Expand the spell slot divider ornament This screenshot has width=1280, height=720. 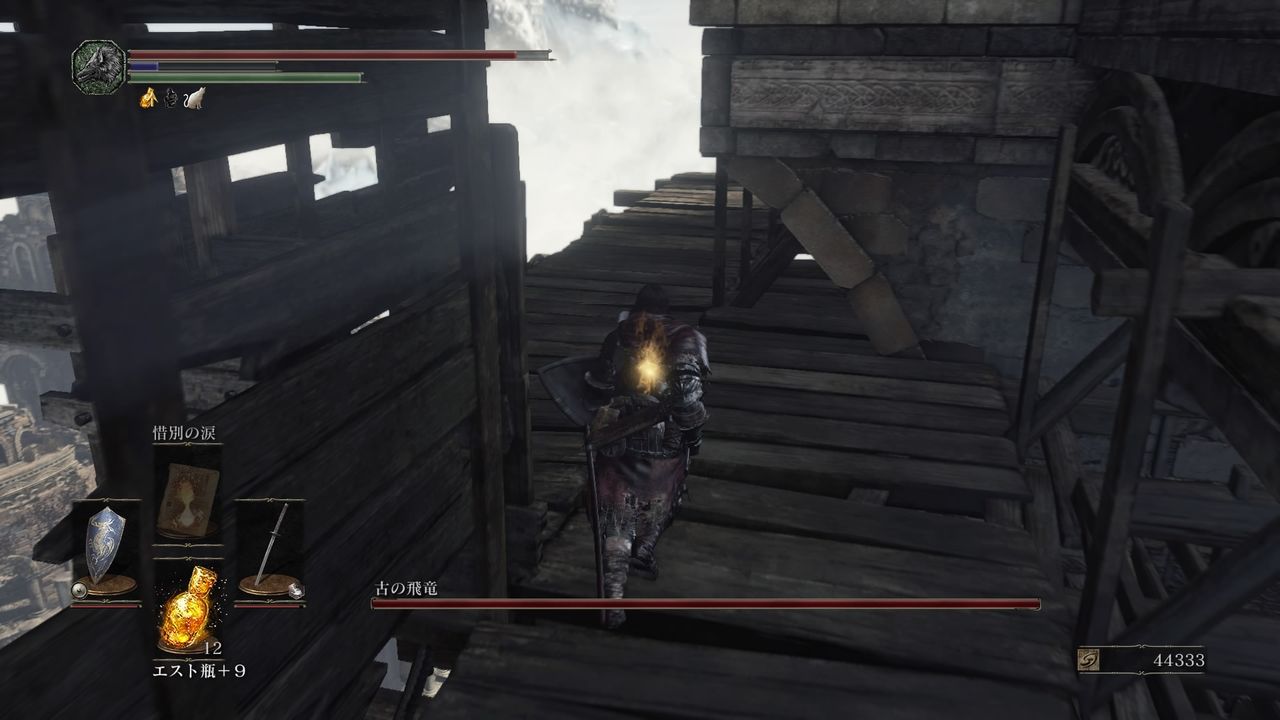pyautogui.click(x=186, y=546)
